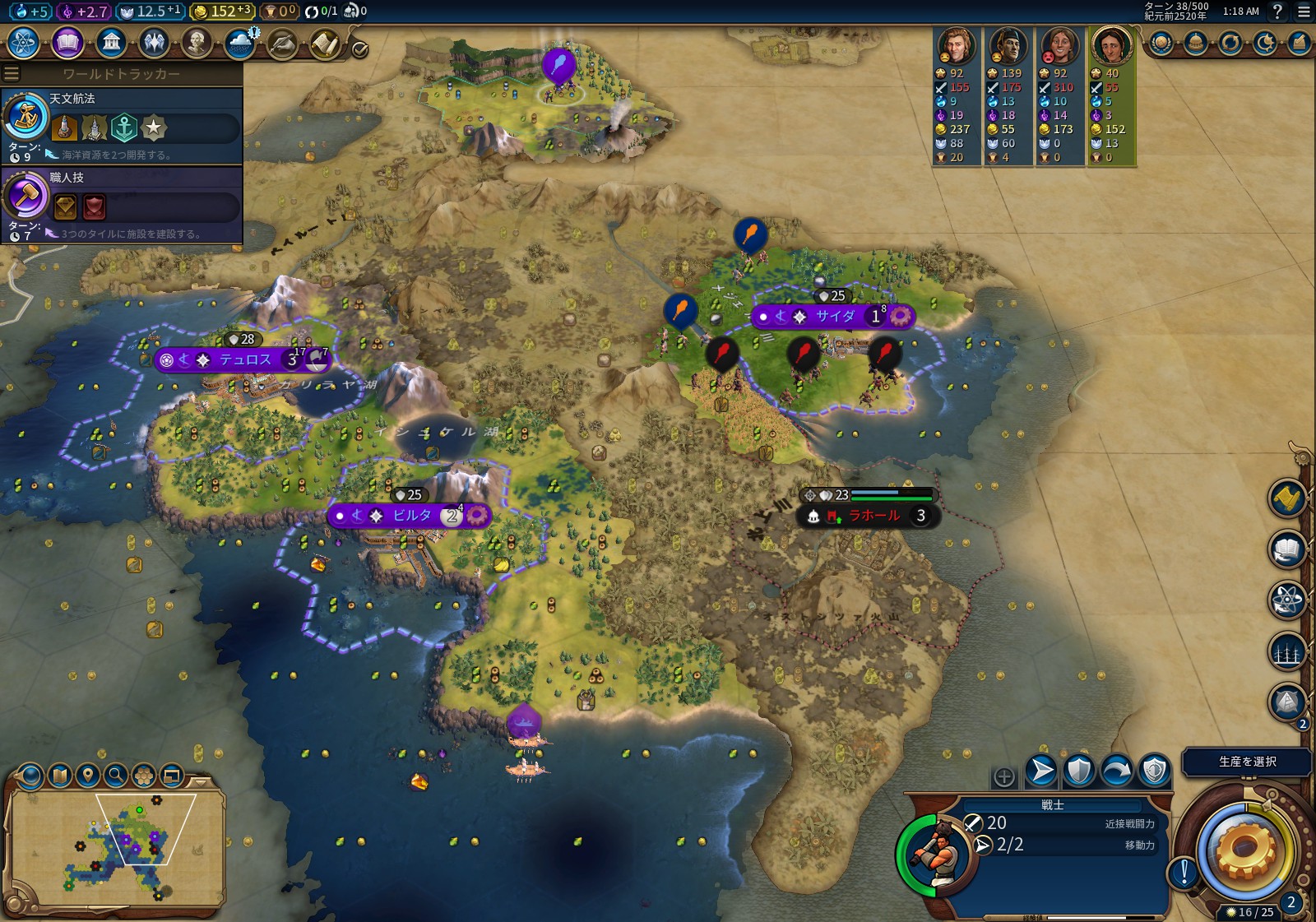Screen dimensions: 1316x922
Task: Click the 生産を選択 button
Action: click(x=1246, y=762)
